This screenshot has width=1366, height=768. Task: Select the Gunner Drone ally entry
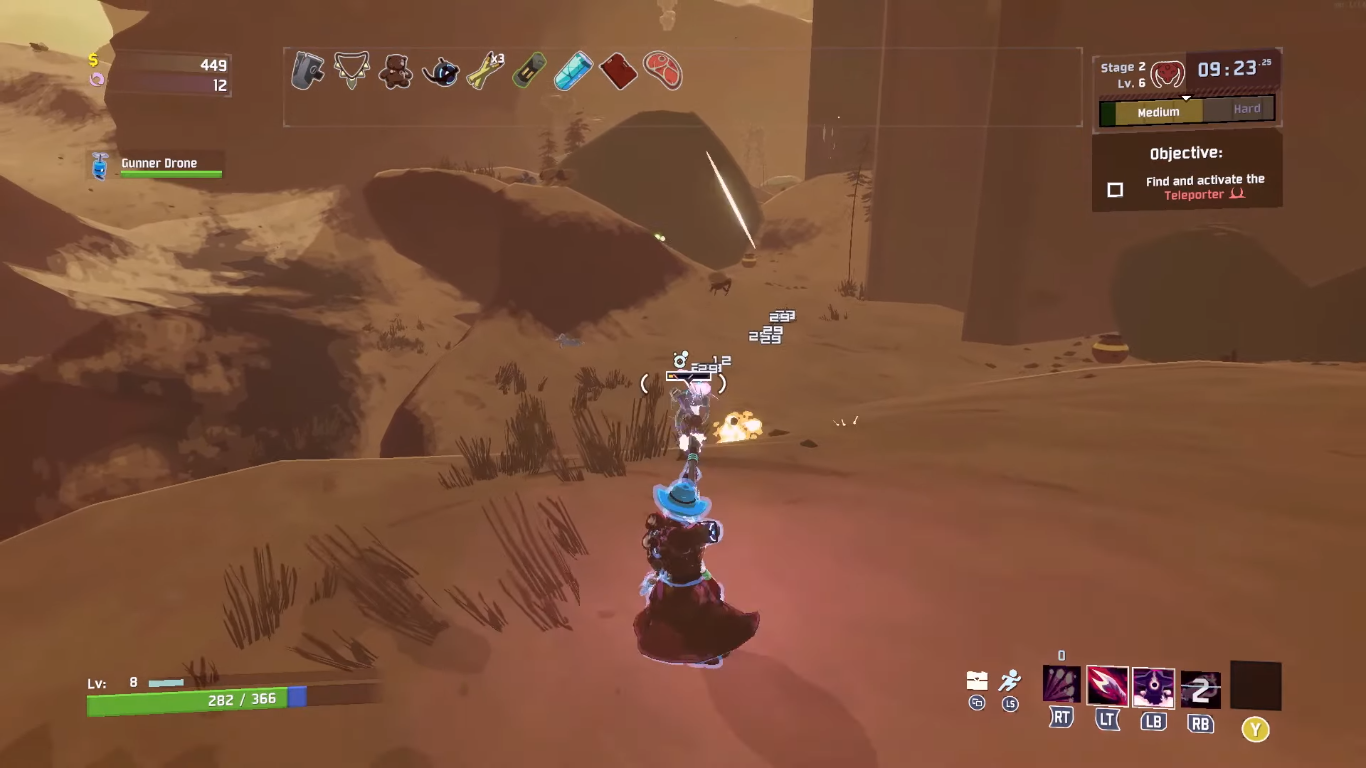(156, 165)
